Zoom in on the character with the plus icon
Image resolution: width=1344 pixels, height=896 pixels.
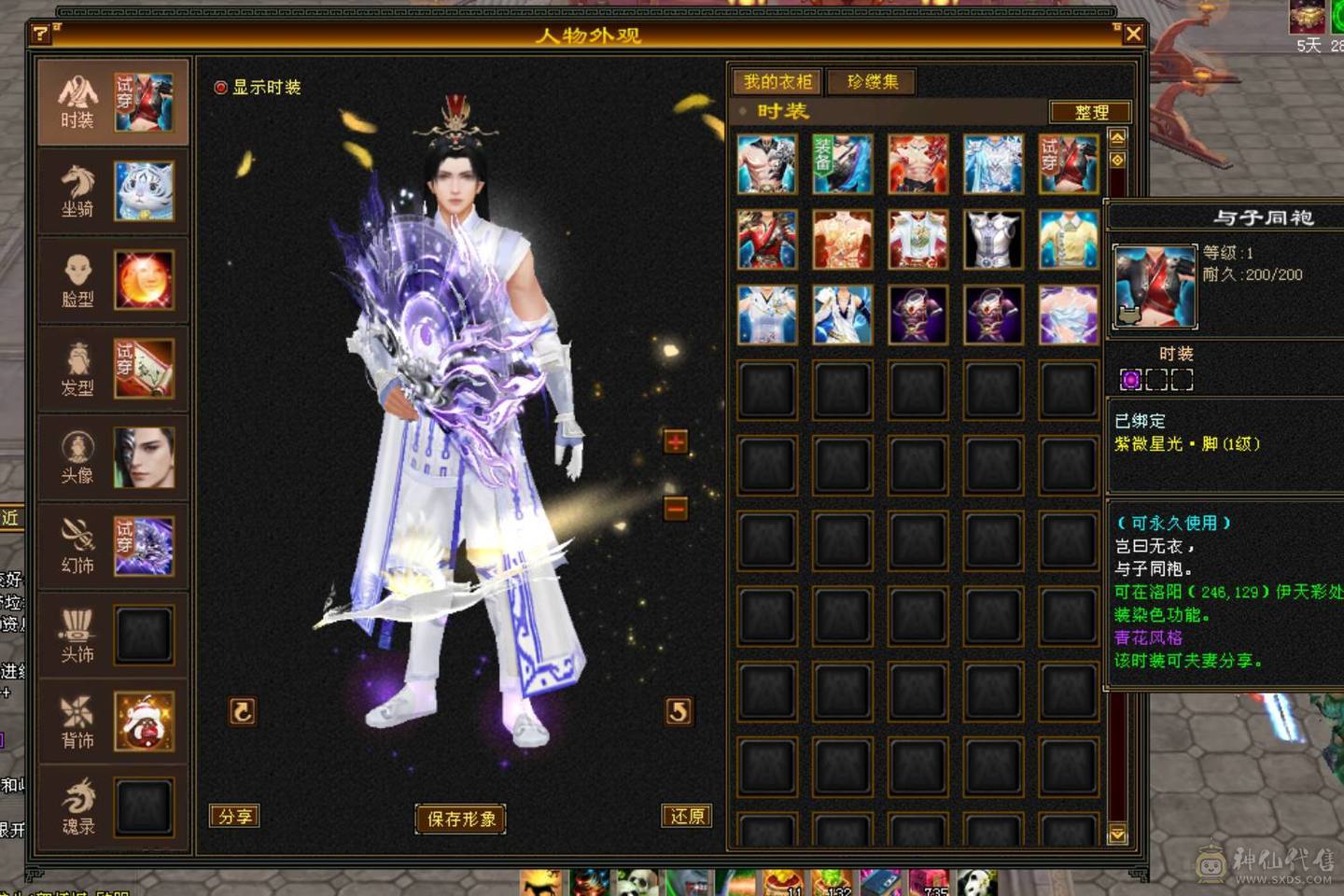click(x=674, y=441)
